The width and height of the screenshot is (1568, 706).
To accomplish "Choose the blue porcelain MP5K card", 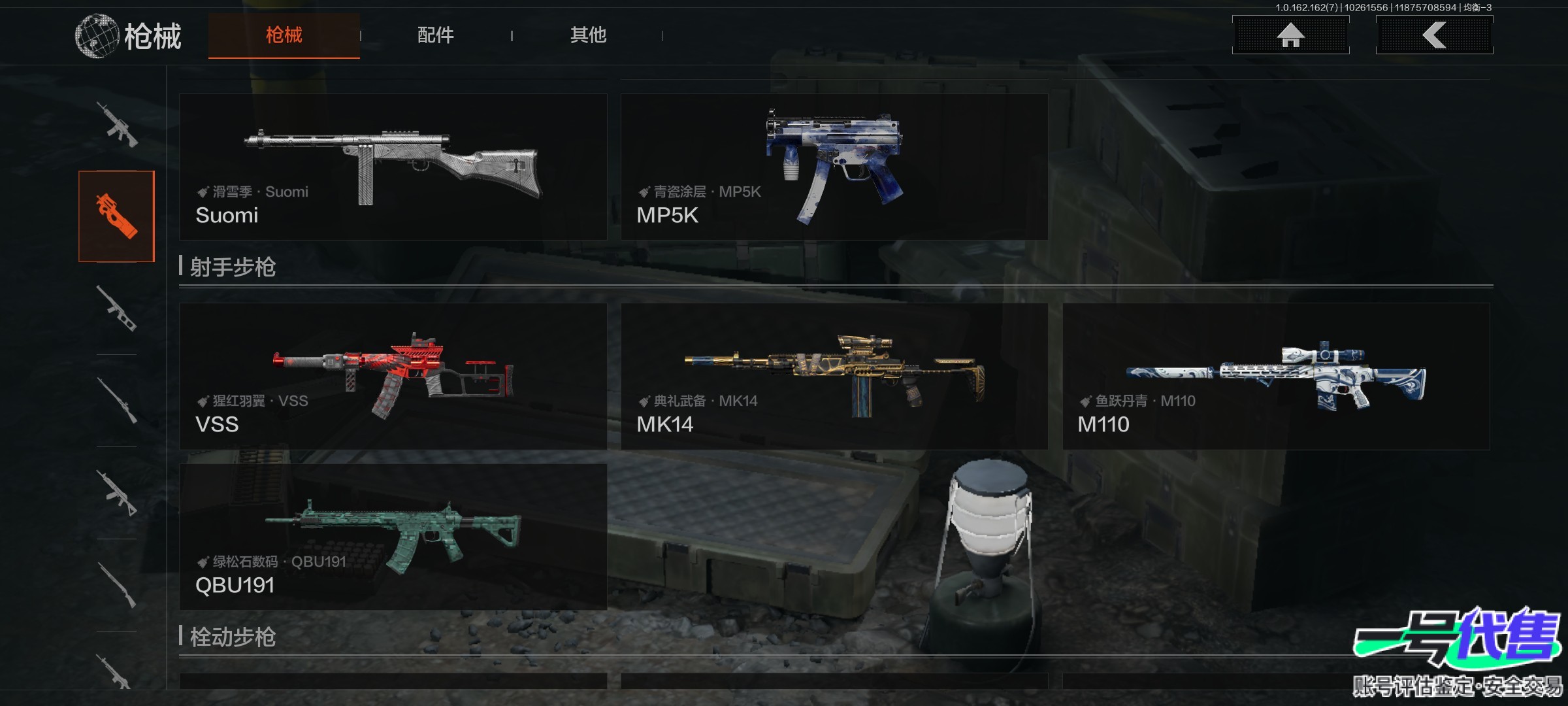I will 834,167.
